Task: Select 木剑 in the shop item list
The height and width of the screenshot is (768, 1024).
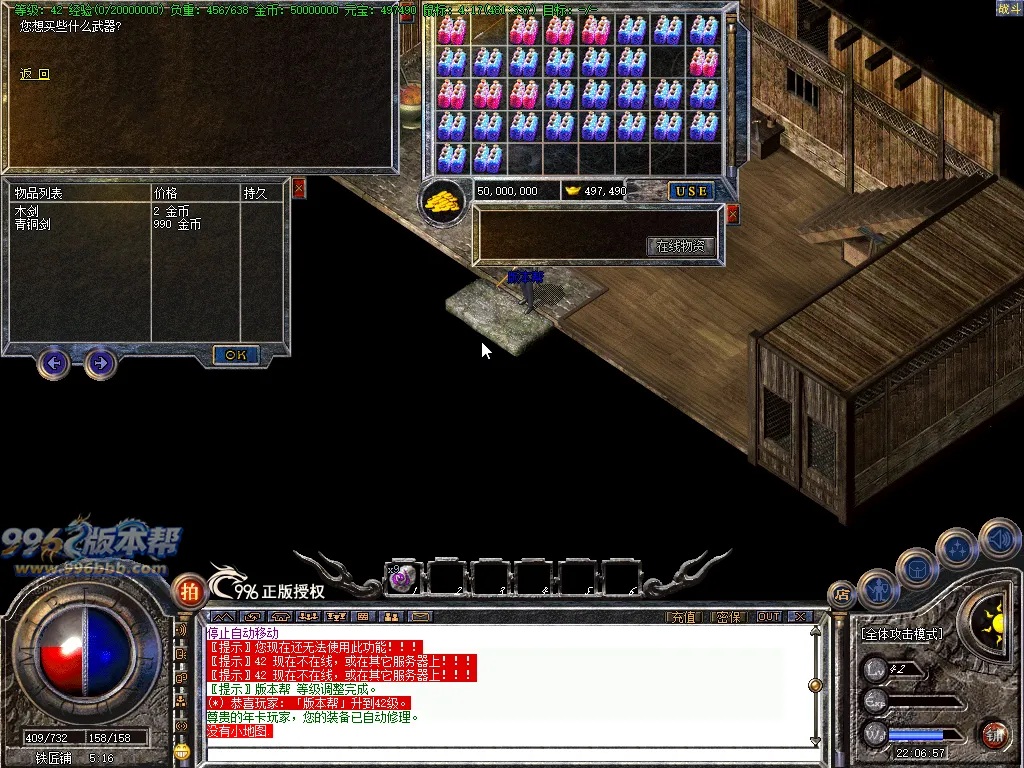Action: pos(27,212)
